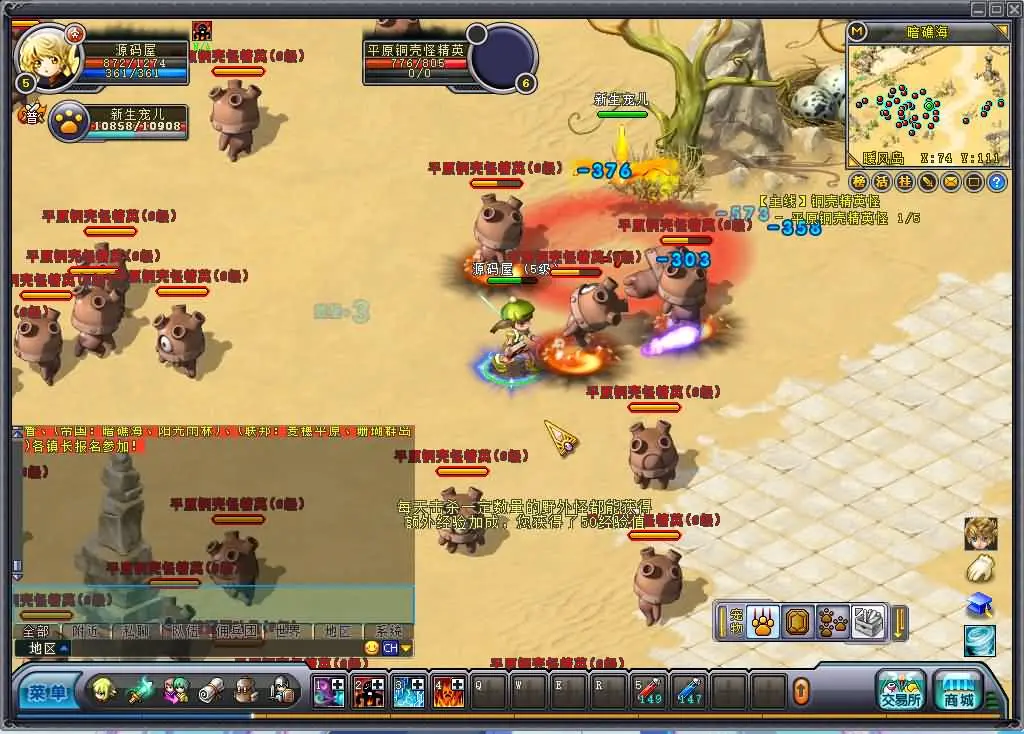
Task: Activate the ice skill in slot 3
Action: pos(408,691)
